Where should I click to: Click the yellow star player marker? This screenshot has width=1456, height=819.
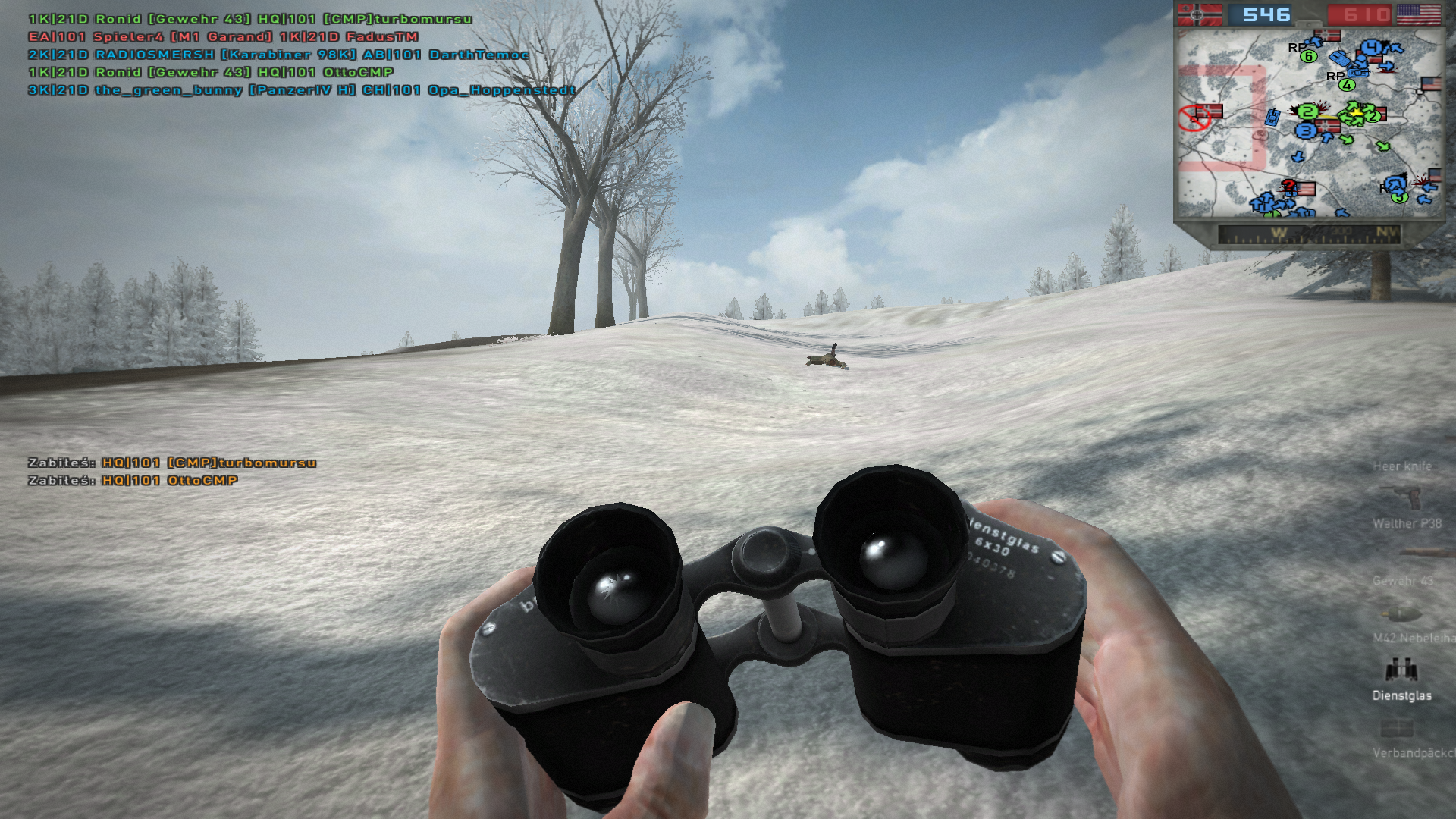(1355, 114)
